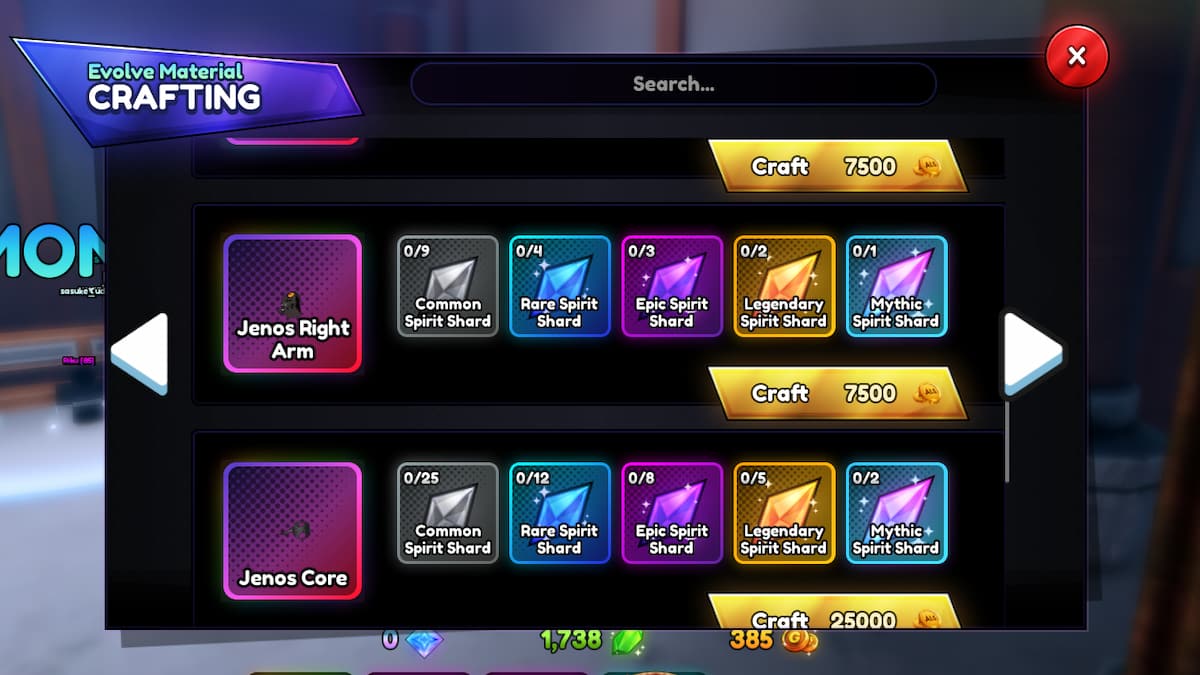Select Epic Spirit Shard 0/8 ingredient
1200x675 pixels.
(672, 513)
